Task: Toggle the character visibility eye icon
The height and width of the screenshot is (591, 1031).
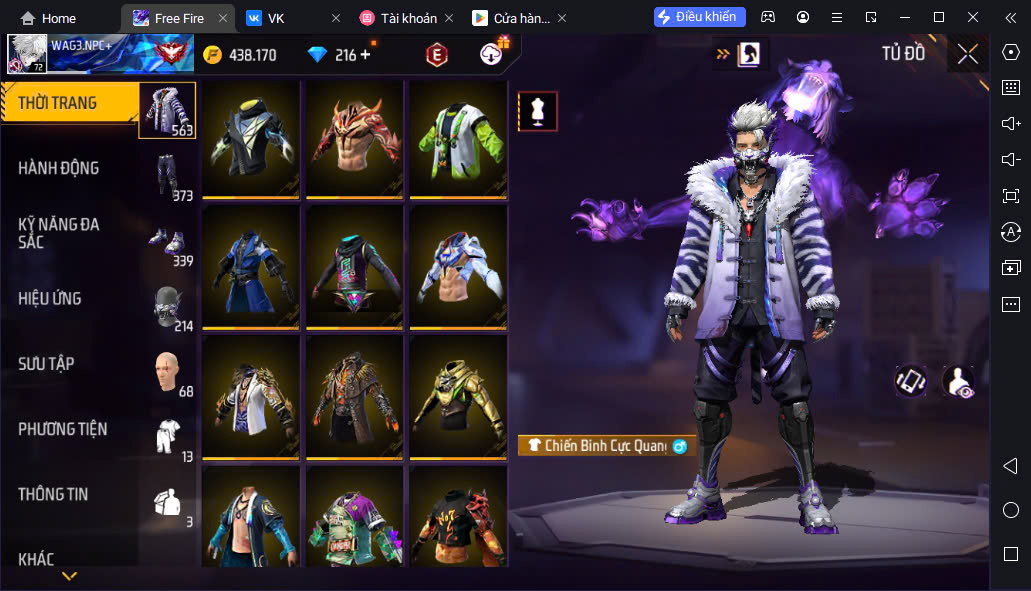Action: tap(958, 380)
